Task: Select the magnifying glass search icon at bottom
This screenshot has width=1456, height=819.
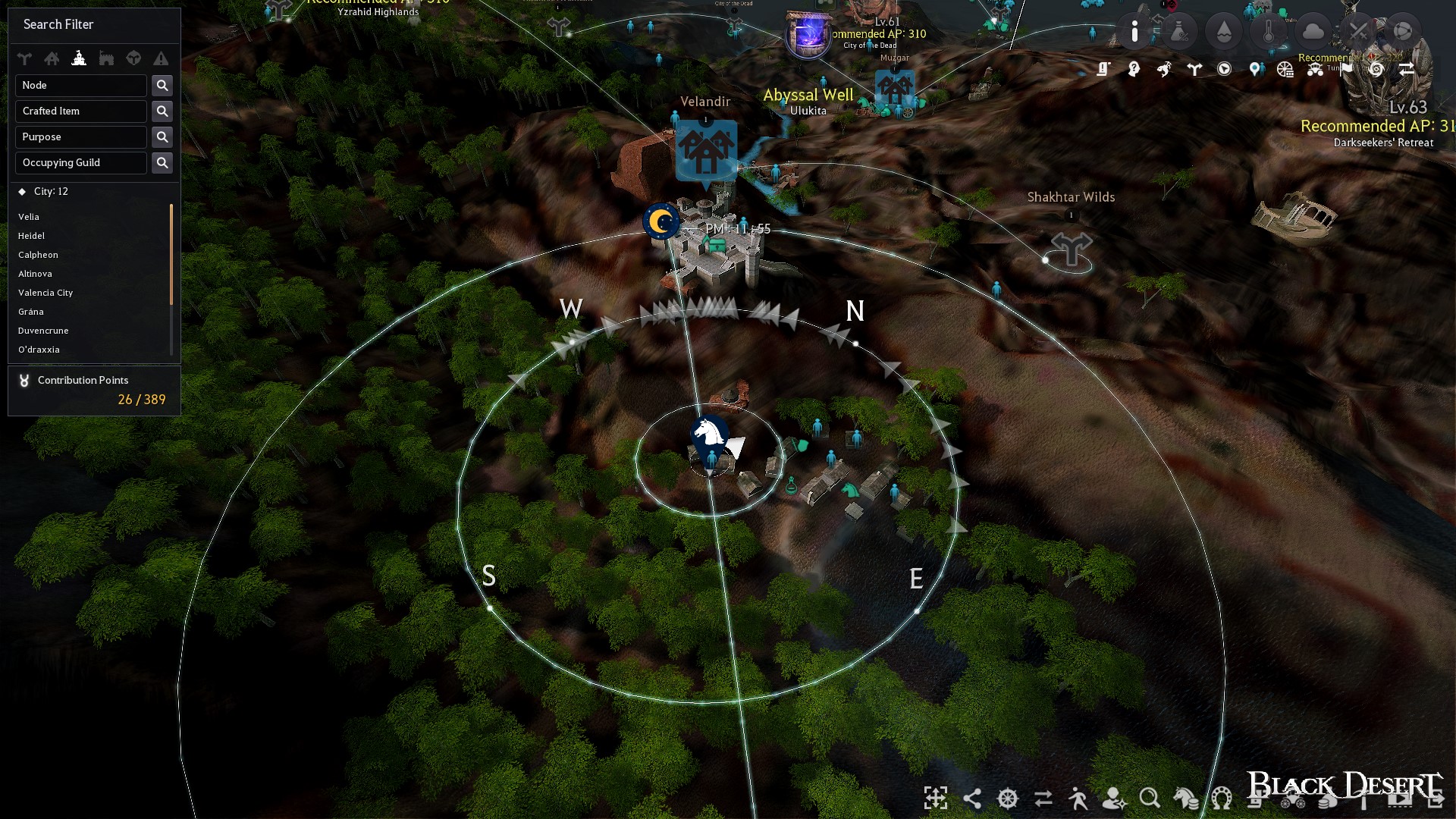Action: click(1149, 799)
